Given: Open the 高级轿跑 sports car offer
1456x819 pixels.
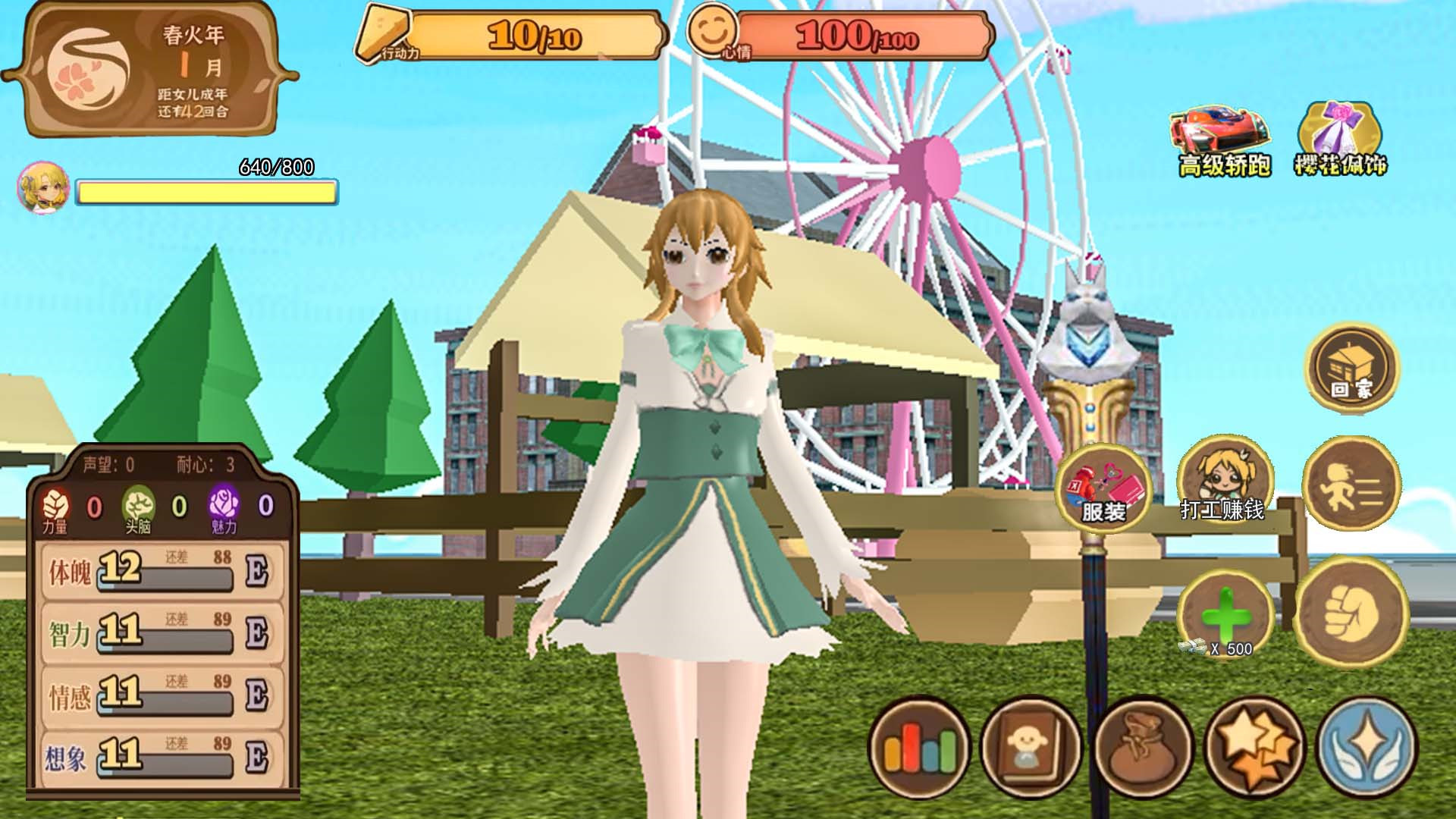Looking at the screenshot, I should point(1222,142).
